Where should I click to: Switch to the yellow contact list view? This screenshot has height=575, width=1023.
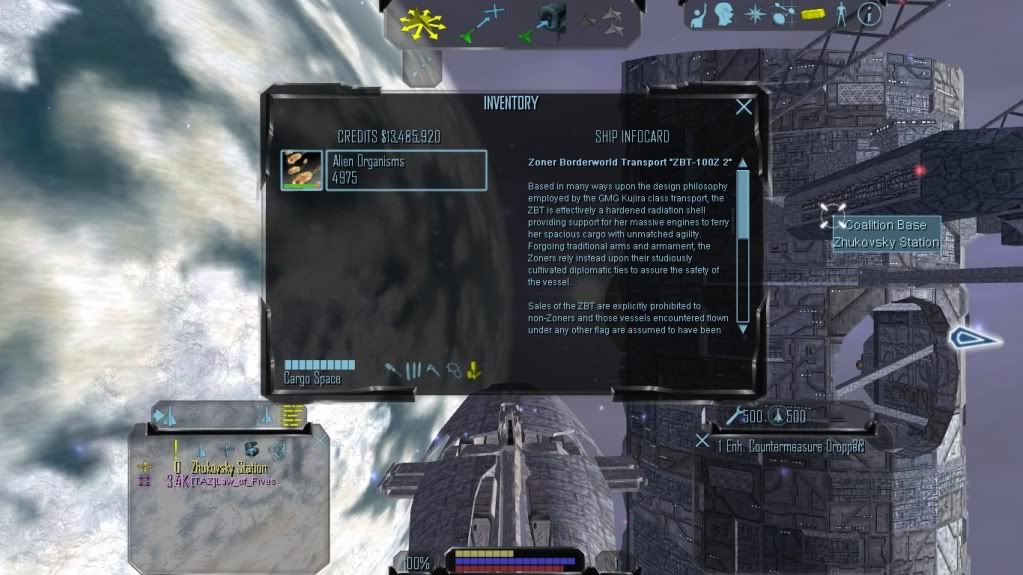coord(292,416)
